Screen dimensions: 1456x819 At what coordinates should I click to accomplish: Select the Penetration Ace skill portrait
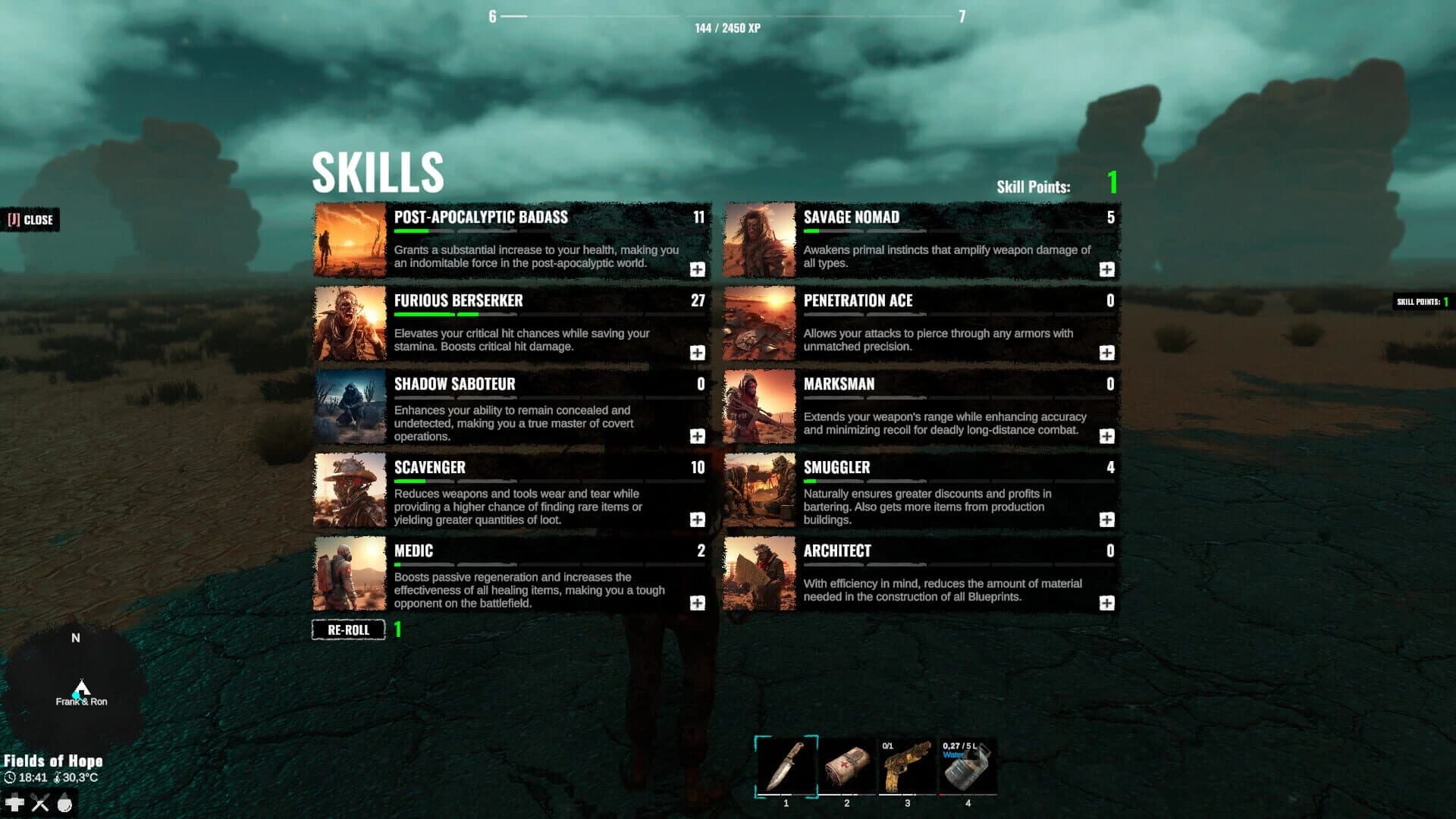point(761,323)
